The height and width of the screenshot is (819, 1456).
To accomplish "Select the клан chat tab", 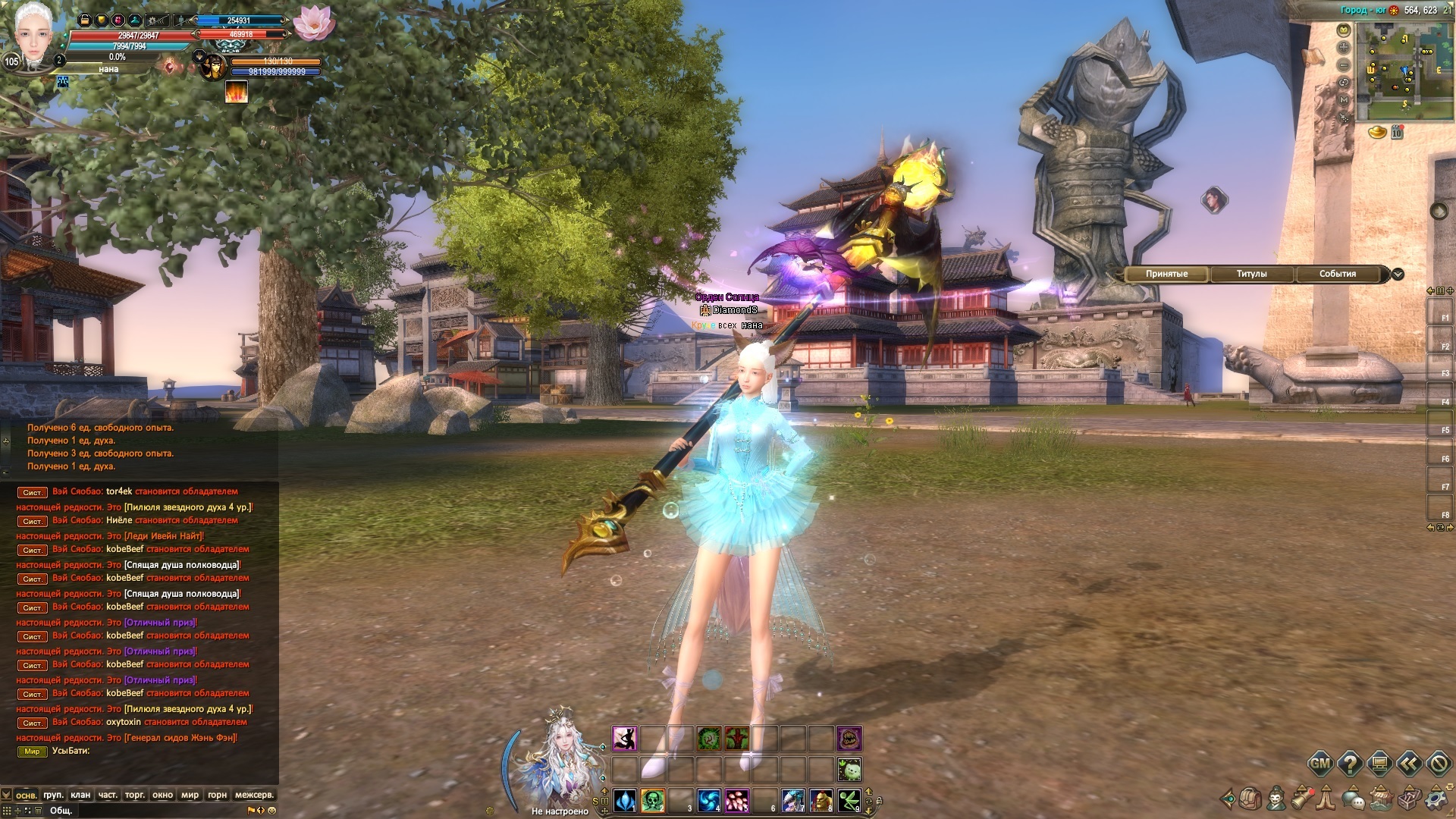I will coord(80,795).
